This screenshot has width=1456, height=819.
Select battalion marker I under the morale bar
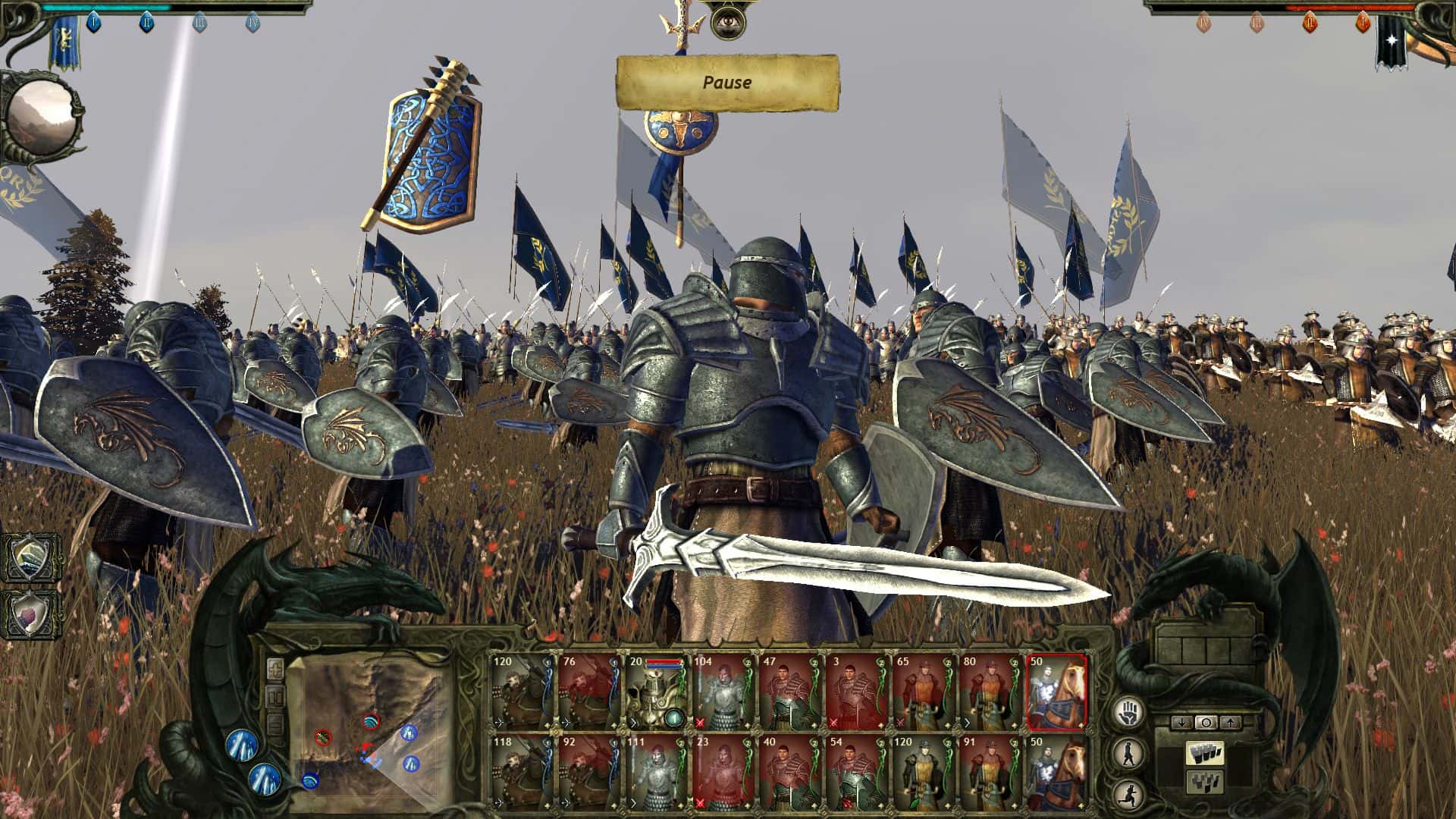pyautogui.click(x=93, y=23)
